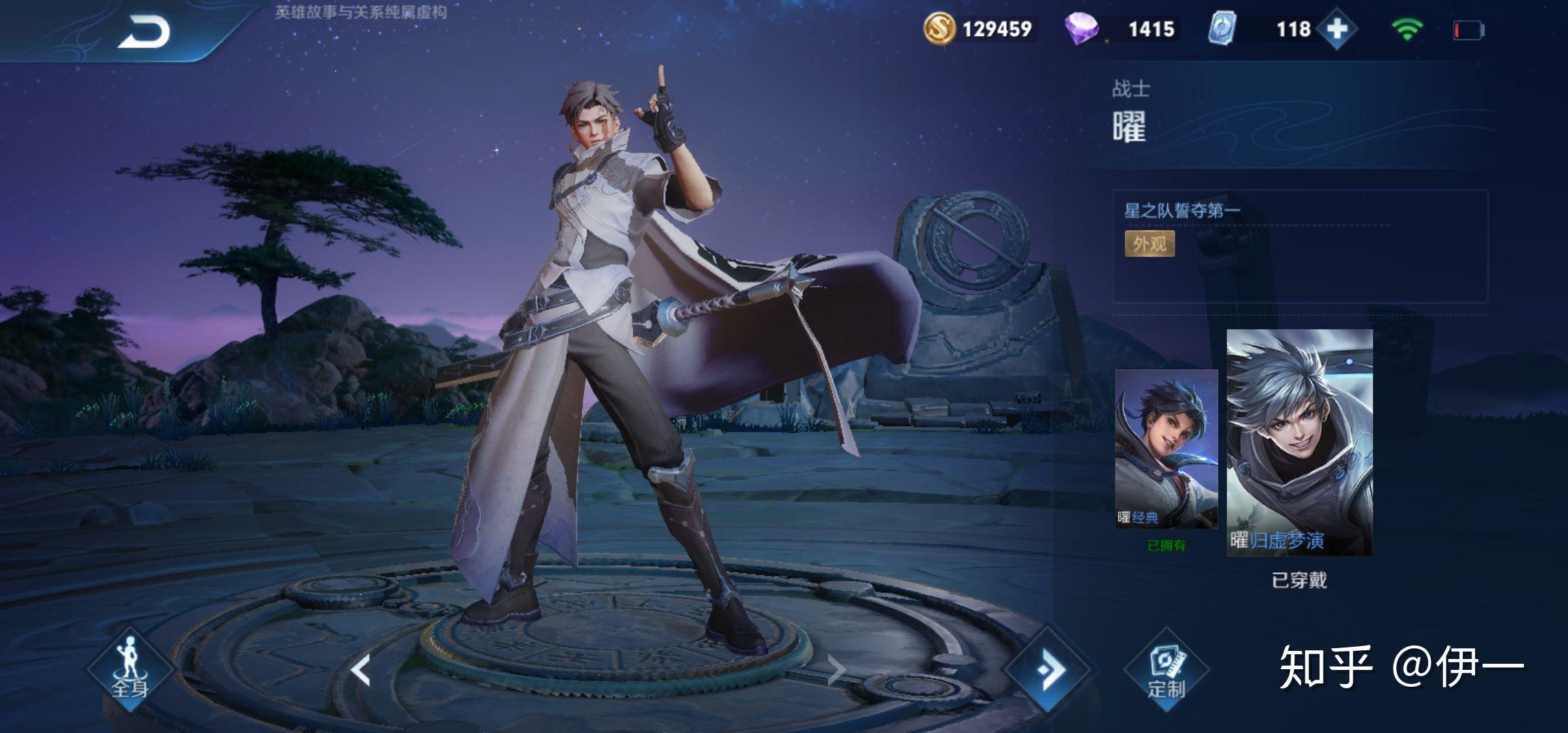This screenshot has width=1568, height=733.
Task: Click the 外观 appearance tag
Action: [x=1149, y=244]
